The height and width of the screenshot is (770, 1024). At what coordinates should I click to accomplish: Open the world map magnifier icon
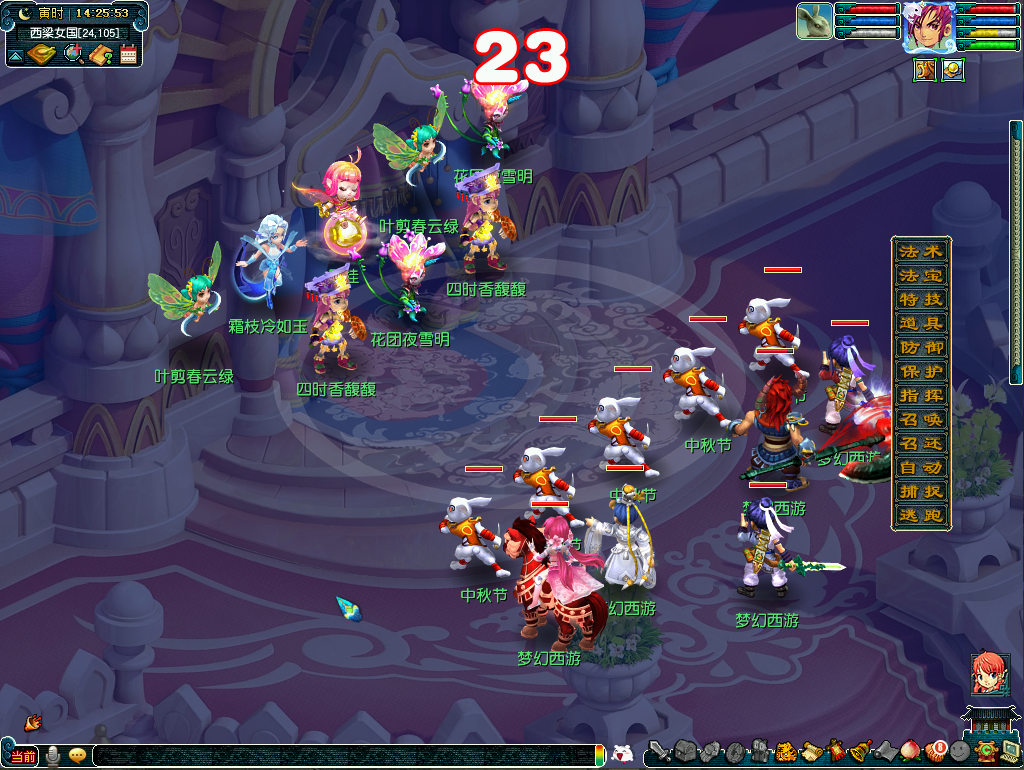pyautogui.click(x=73, y=55)
